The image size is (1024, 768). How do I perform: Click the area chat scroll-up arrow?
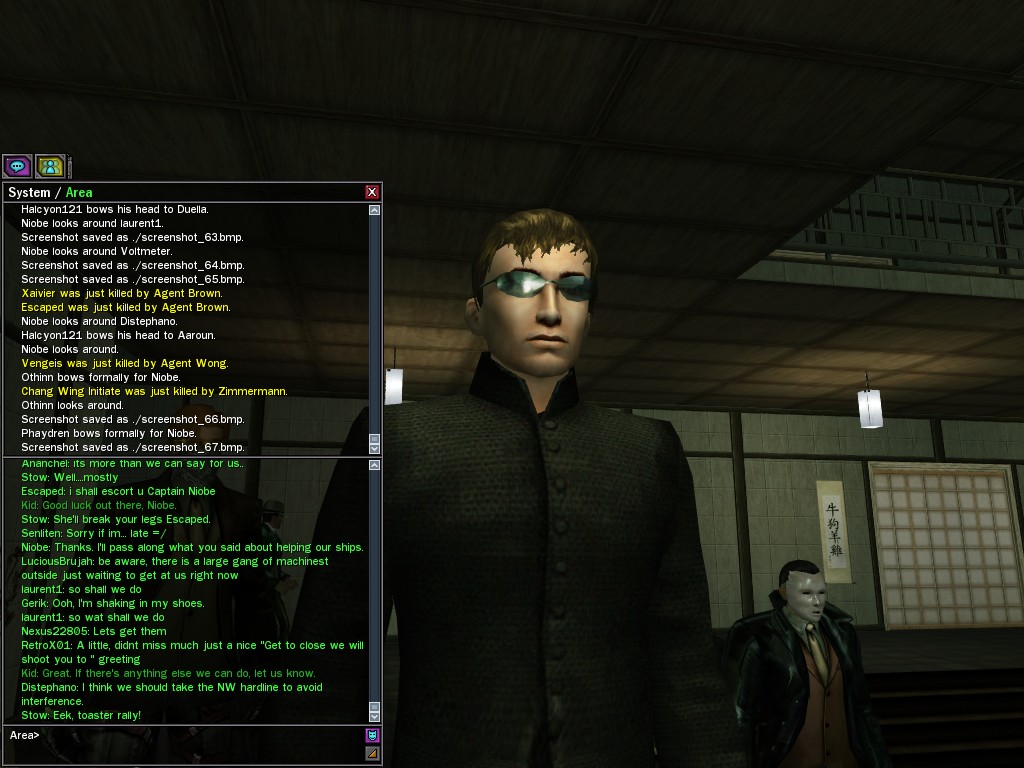coord(375,464)
